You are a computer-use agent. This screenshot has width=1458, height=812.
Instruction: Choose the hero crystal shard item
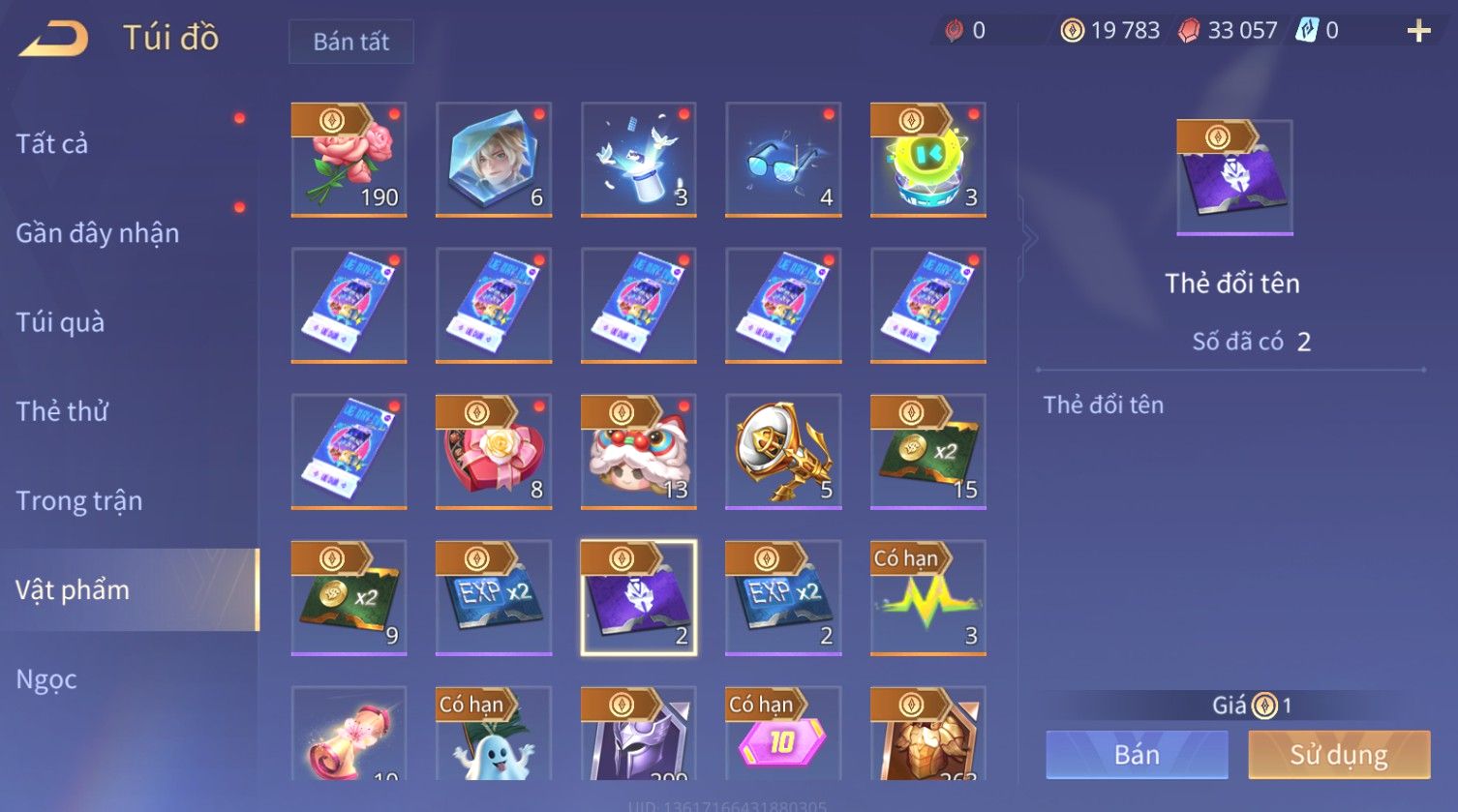coord(494,160)
